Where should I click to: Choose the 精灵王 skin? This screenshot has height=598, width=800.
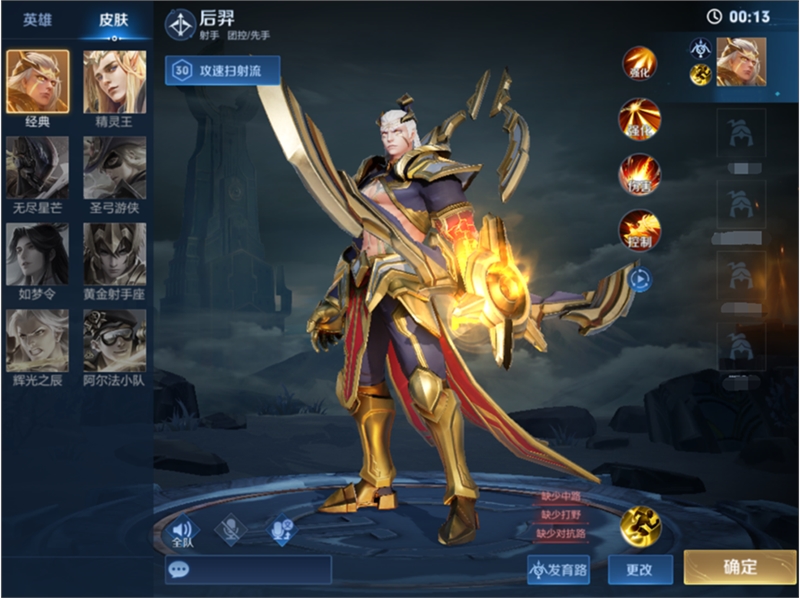coord(114,81)
